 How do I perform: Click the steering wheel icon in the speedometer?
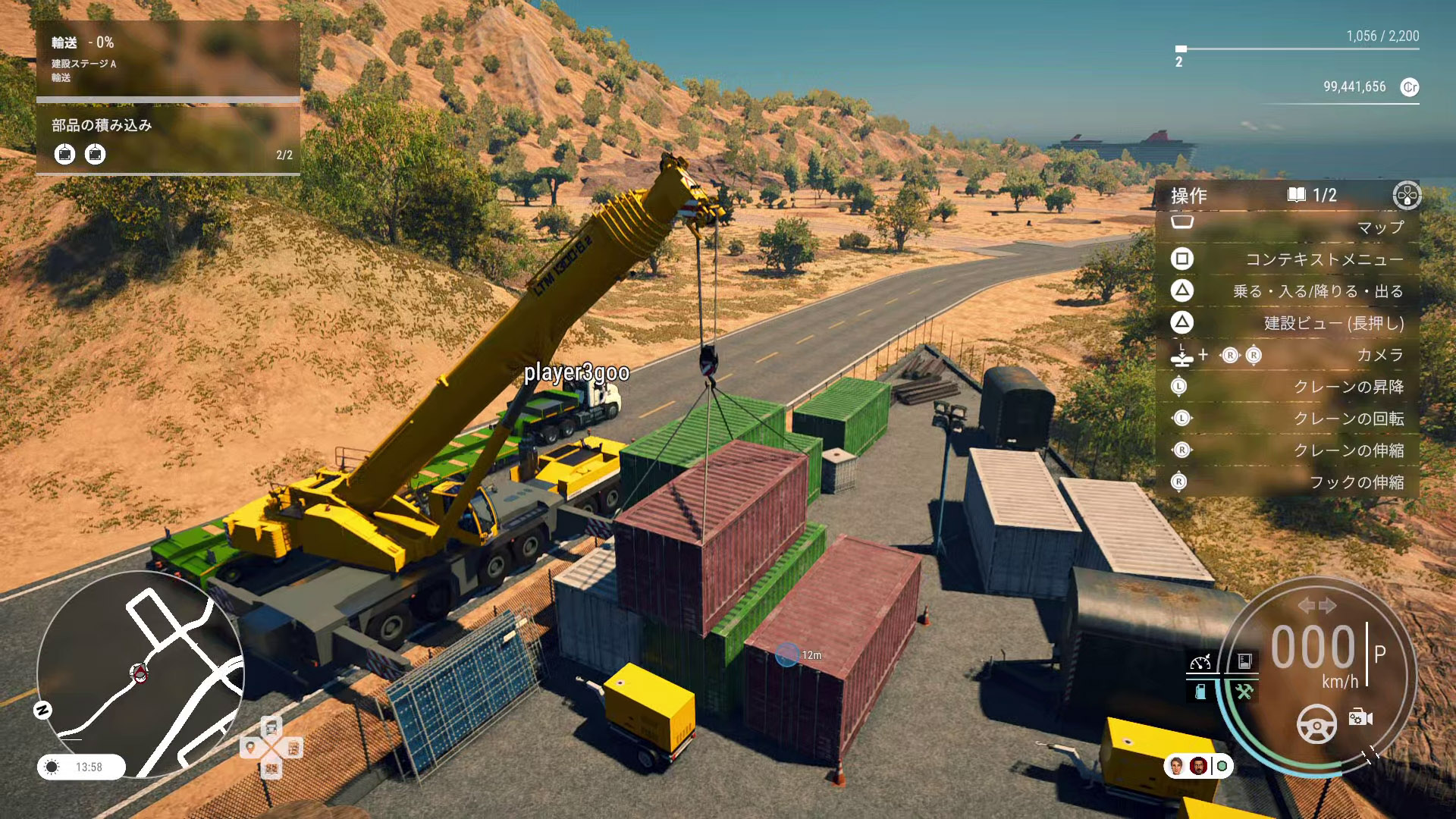(x=1317, y=723)
